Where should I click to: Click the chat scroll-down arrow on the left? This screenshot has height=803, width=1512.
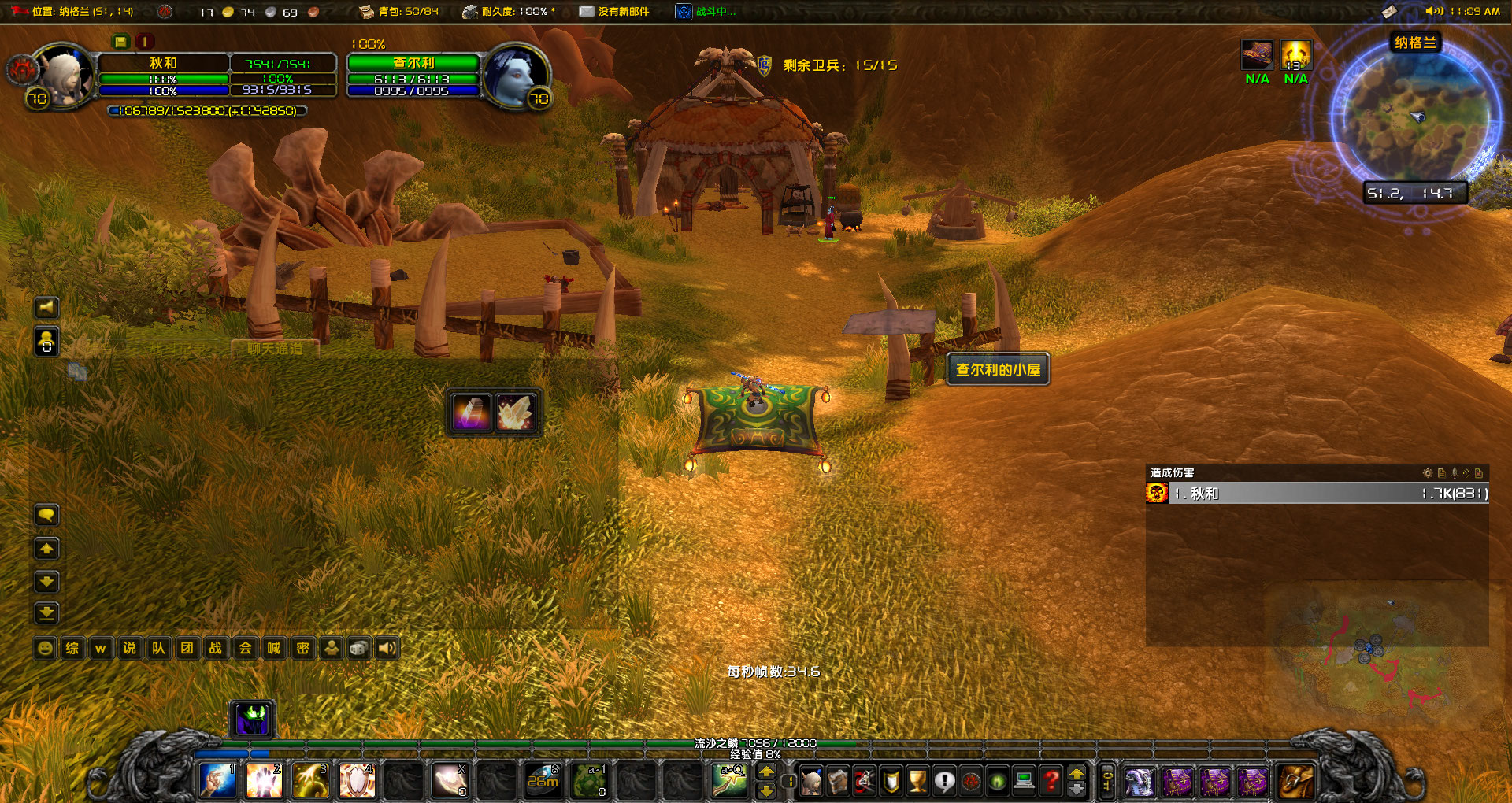46,582
